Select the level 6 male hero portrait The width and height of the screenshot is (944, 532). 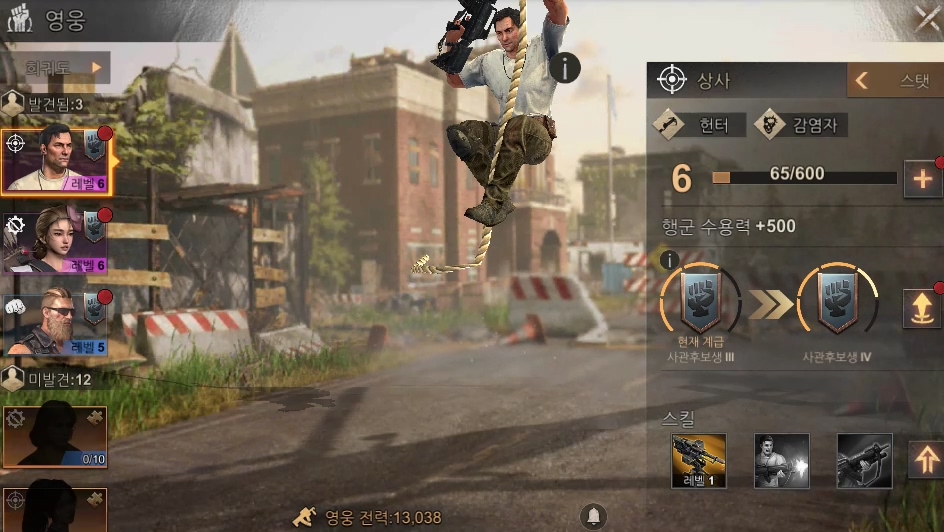point(54,161)
